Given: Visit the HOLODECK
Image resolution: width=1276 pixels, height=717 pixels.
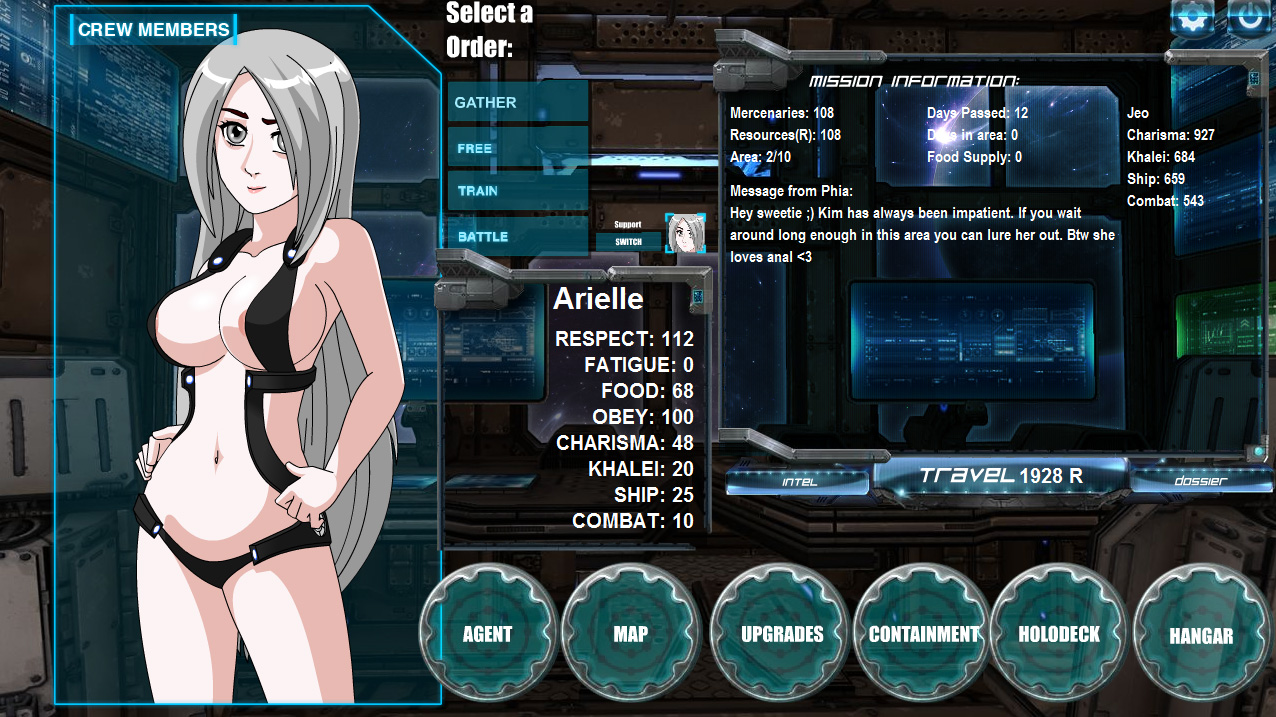Looking at the screenshot, I should pos(1059,634).
